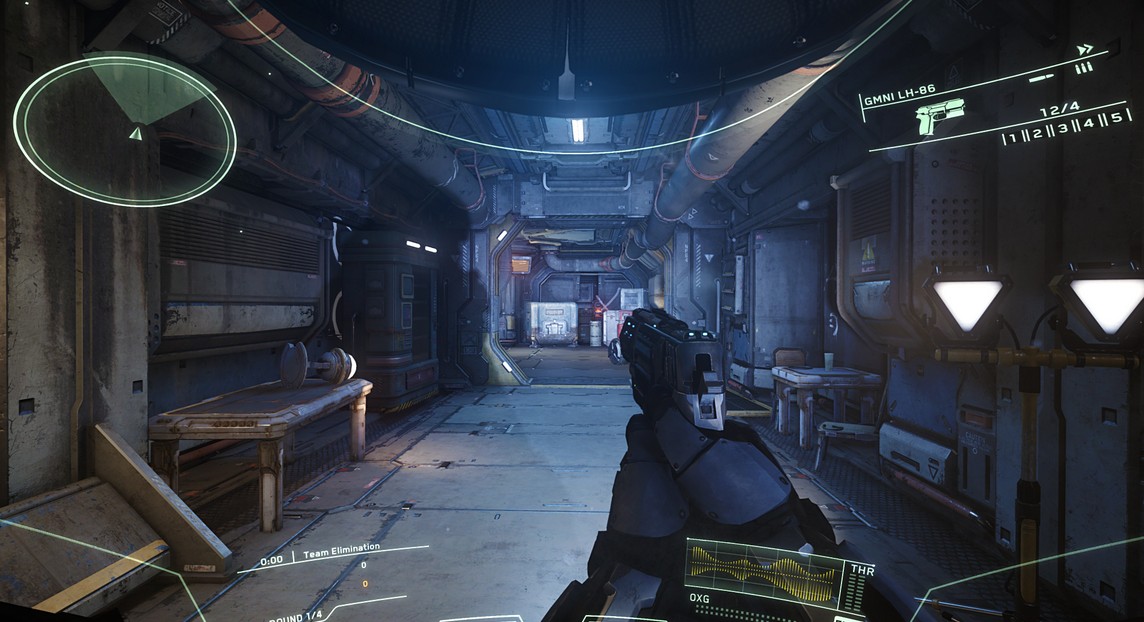Click the three-bullets ammo icon
This screenshot has height=622, width=1144.
(1083, 68)
